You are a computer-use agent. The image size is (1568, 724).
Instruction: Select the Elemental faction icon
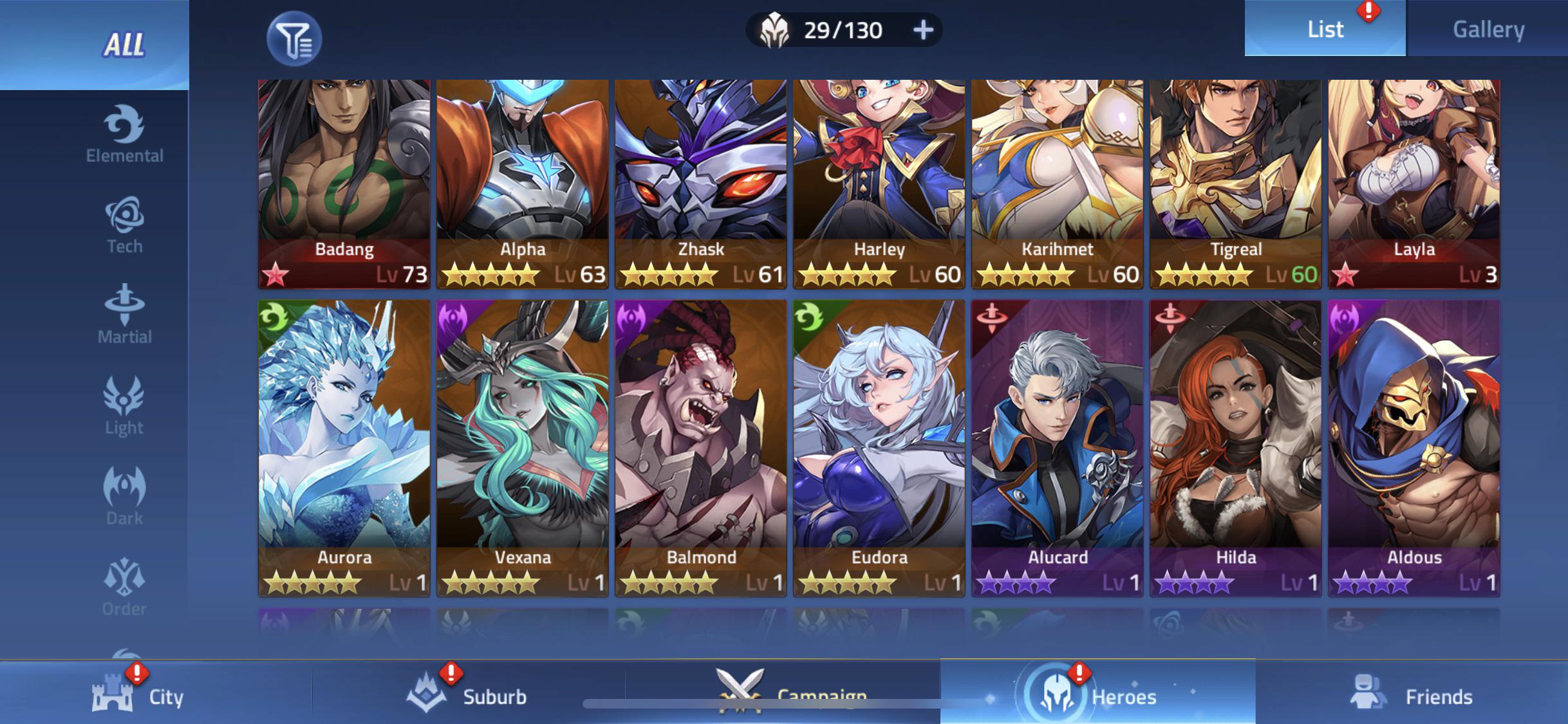[x=124, y=133]
